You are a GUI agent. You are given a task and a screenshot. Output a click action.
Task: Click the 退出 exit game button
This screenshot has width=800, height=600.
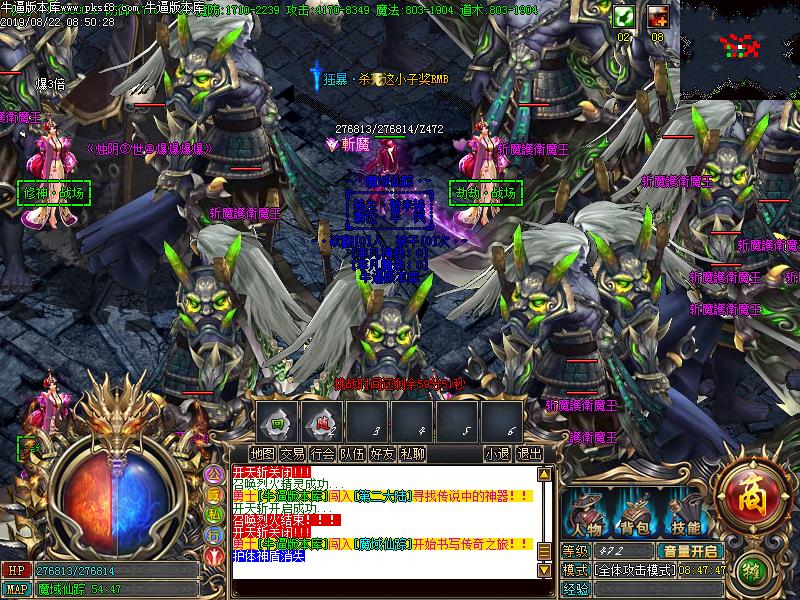pyautogui.click(x=529, y=453)
